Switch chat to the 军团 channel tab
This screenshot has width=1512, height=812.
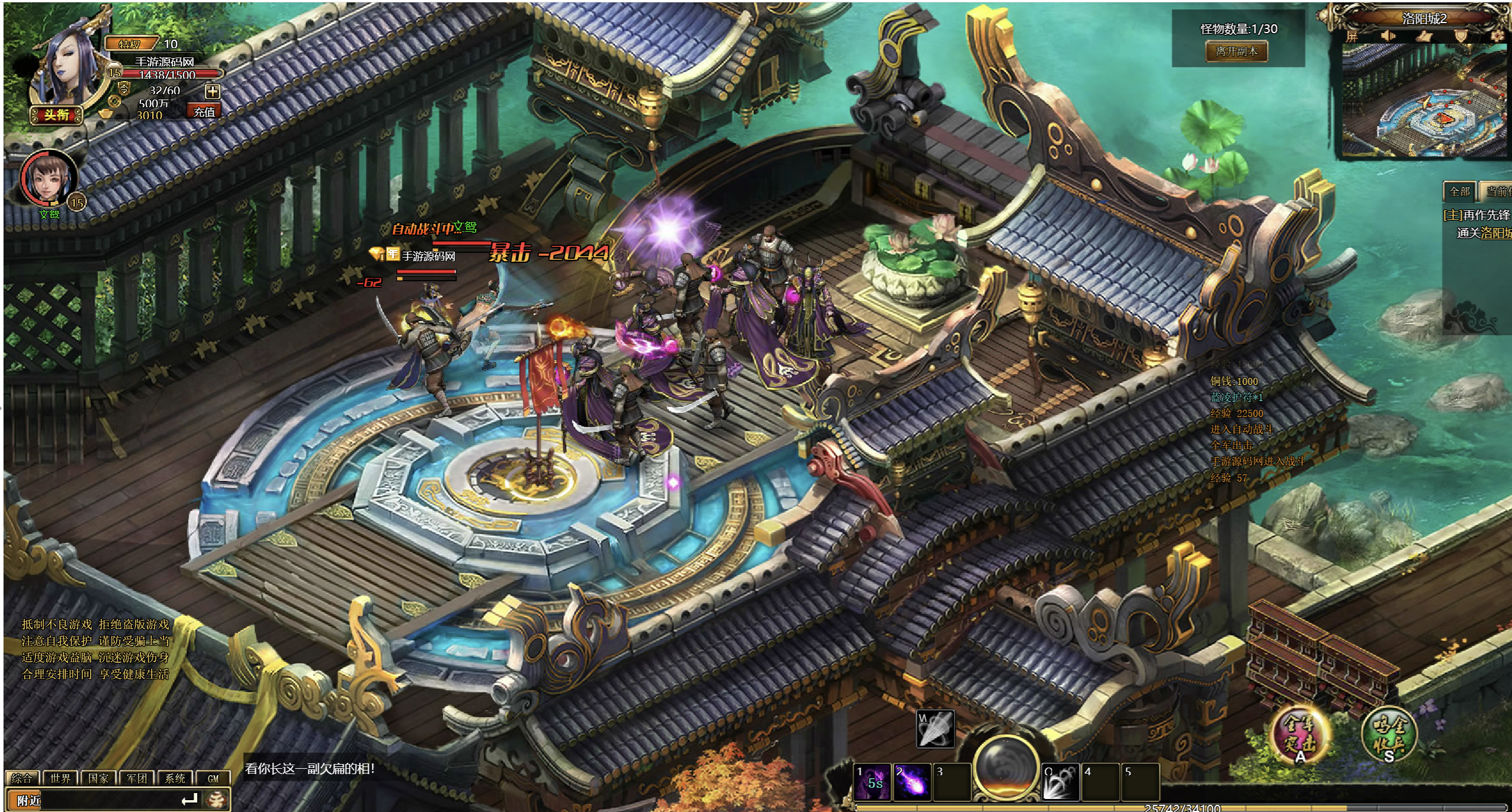point(137,778)
